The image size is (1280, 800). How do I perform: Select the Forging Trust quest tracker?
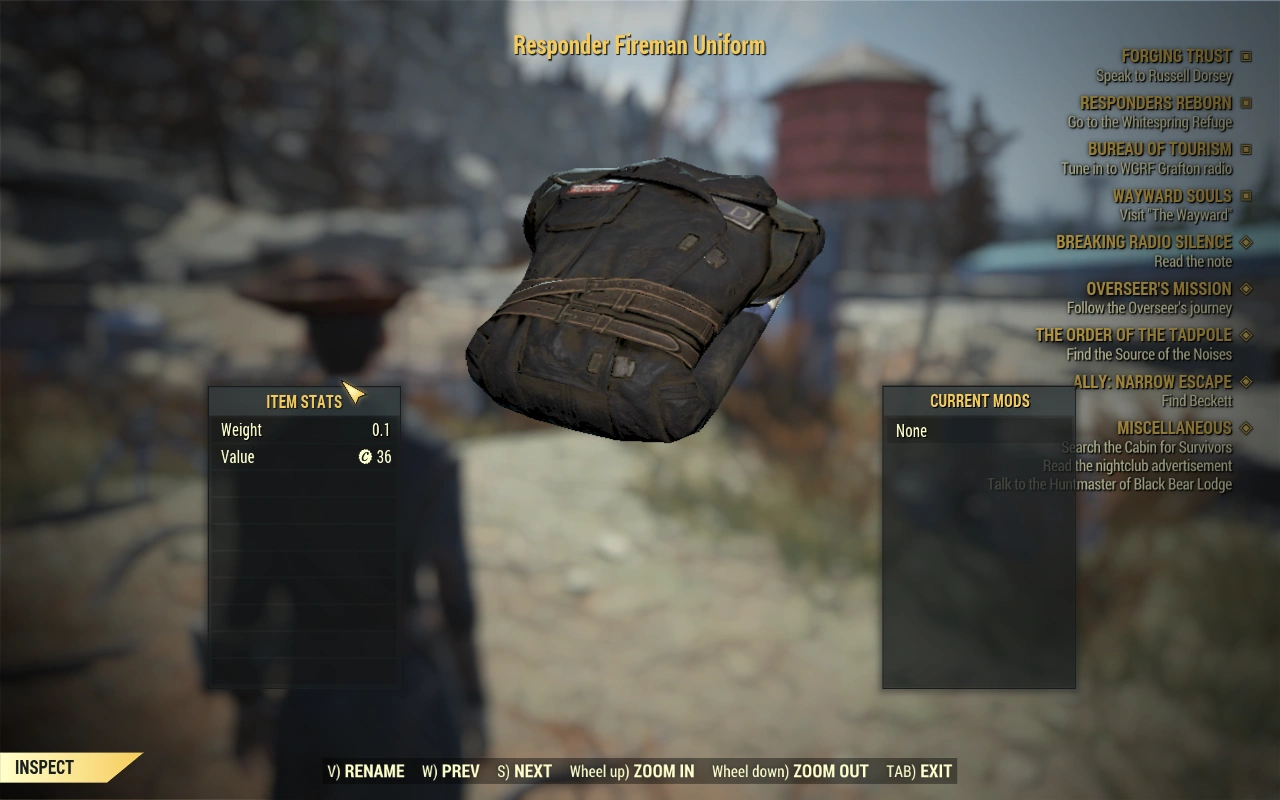1176,57
